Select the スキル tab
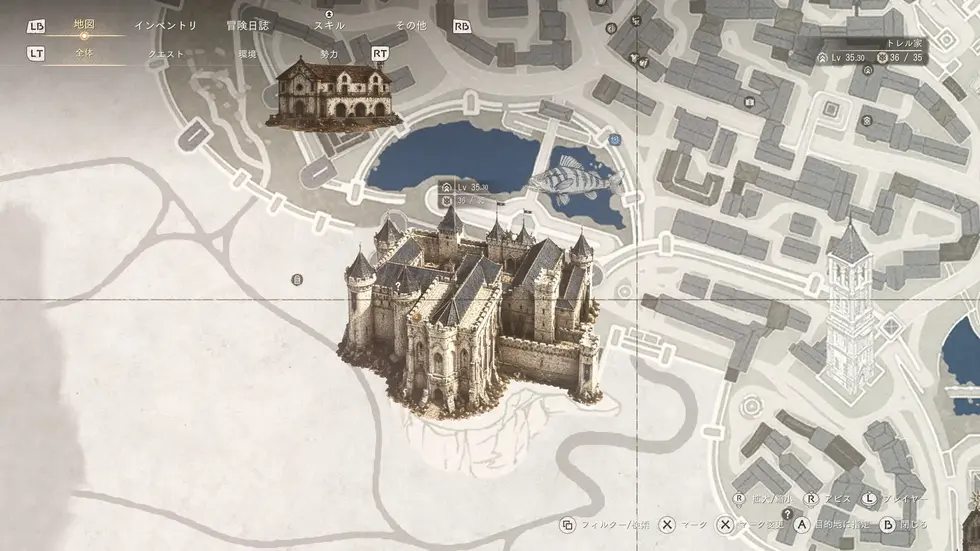The width and height of the screenshot is (980, 551). click(329, 26)
